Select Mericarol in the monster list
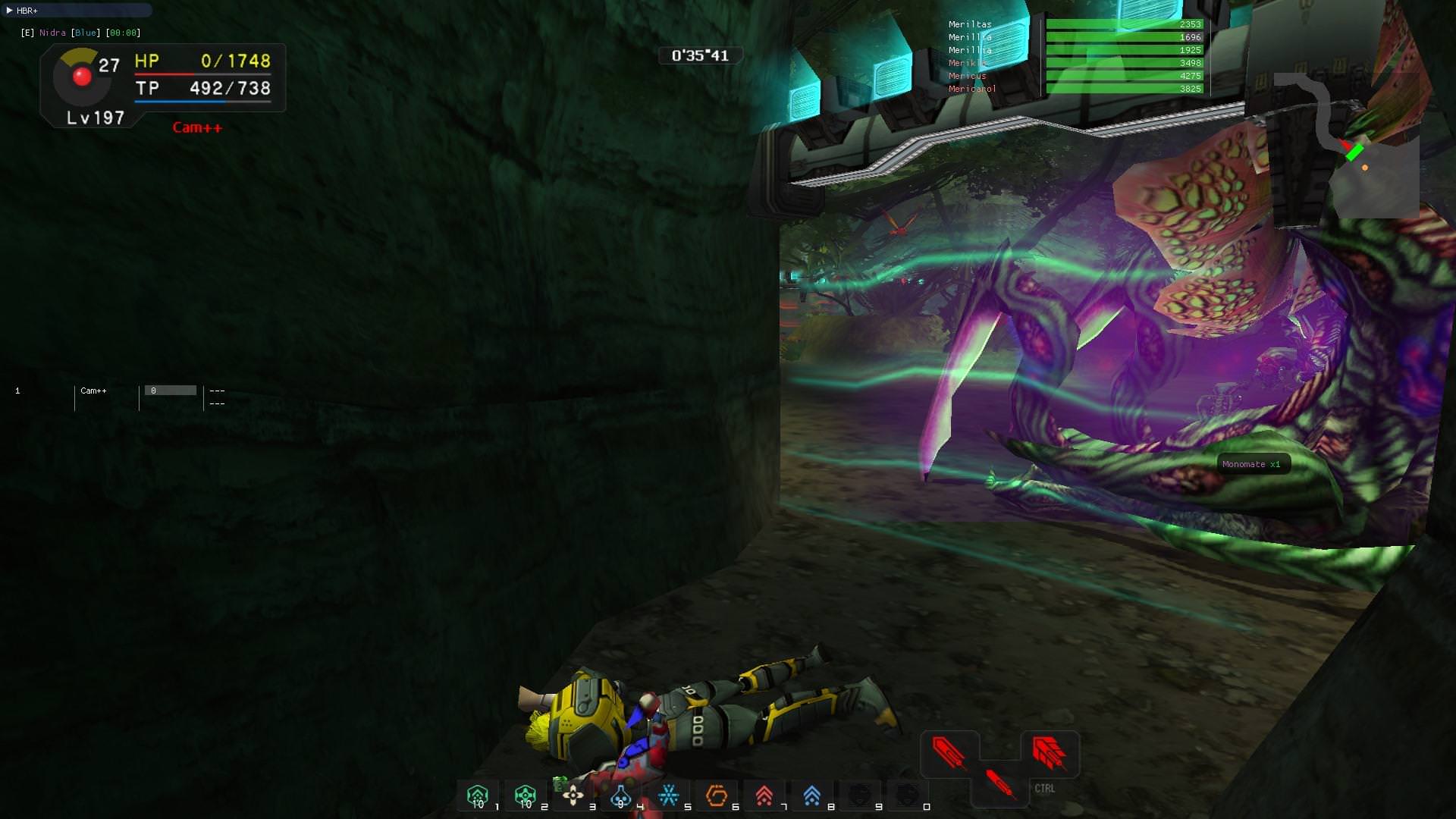 [972, 89]
